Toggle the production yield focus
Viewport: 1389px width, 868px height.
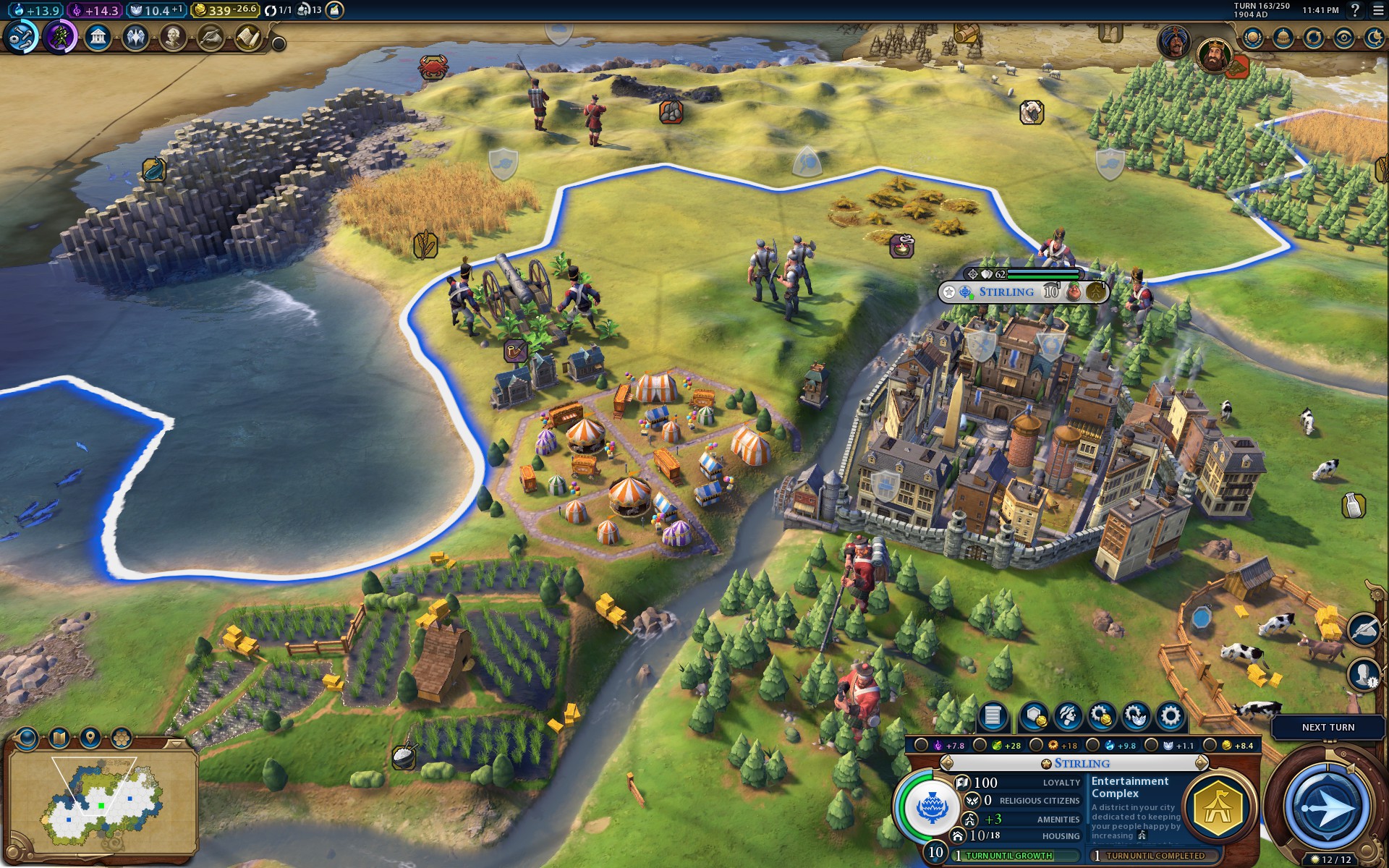[1037, 746]
